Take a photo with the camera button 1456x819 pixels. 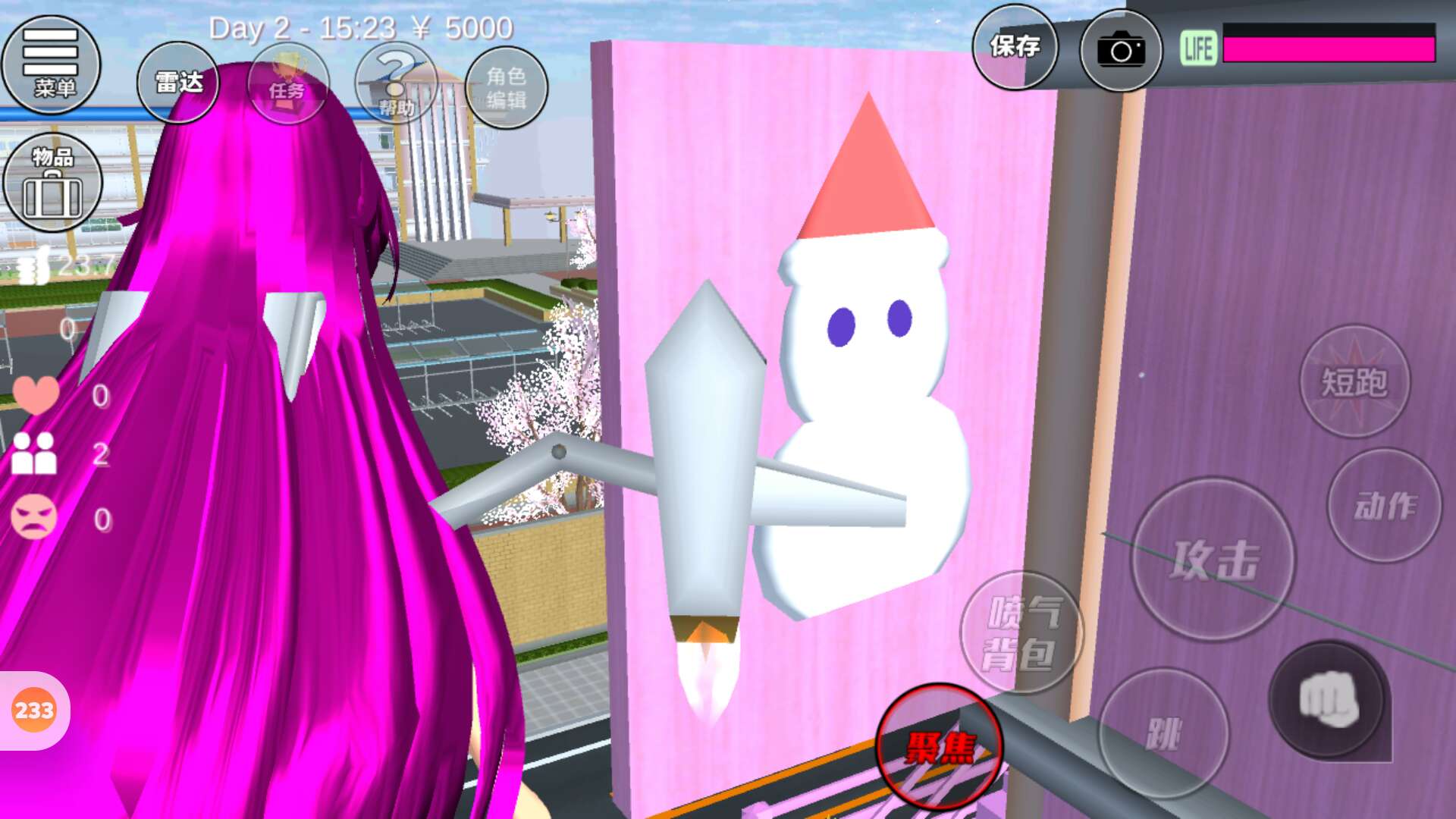click(x=1120, y=50)
